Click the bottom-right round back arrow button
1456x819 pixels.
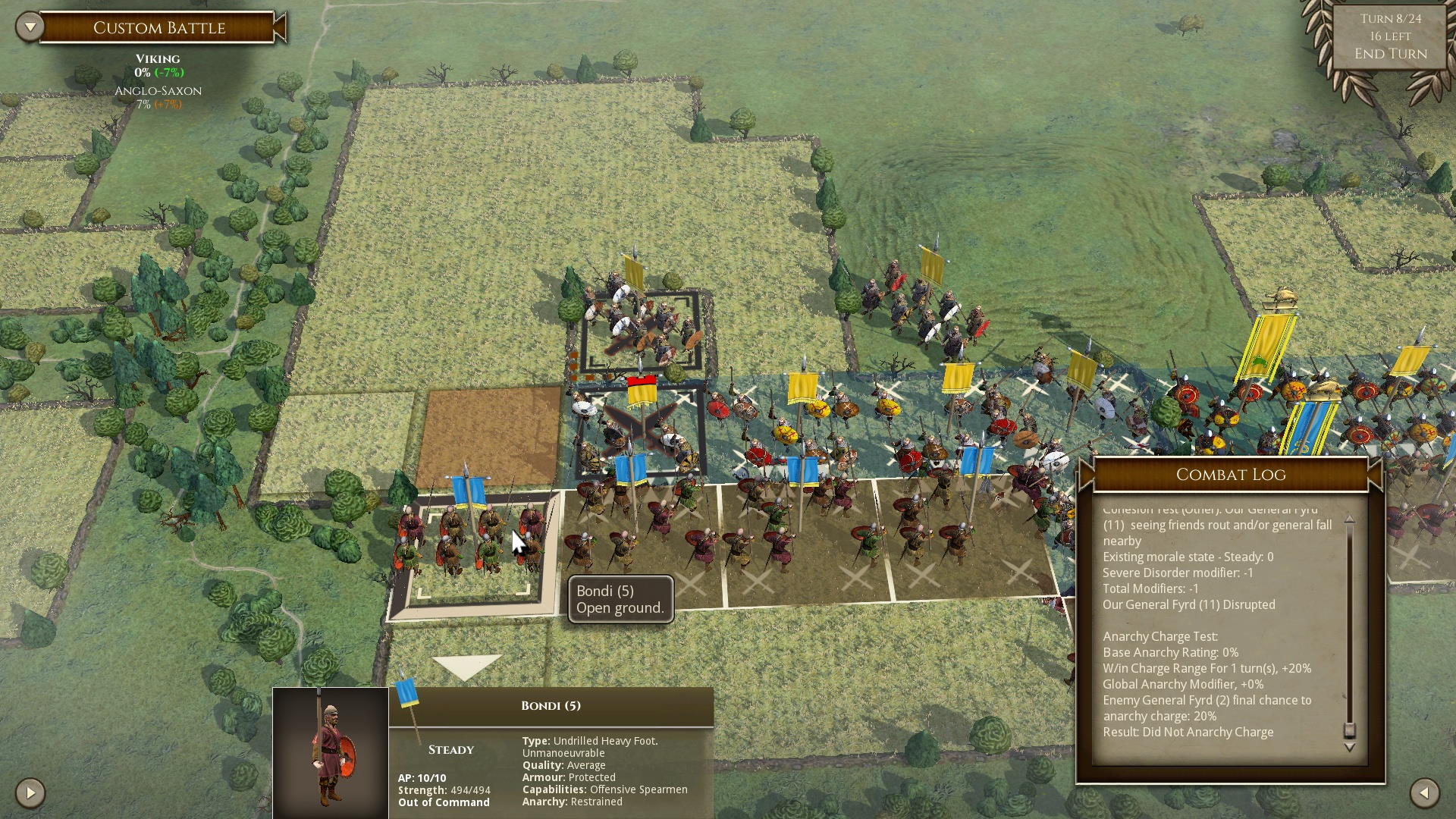pos(1424,793)
